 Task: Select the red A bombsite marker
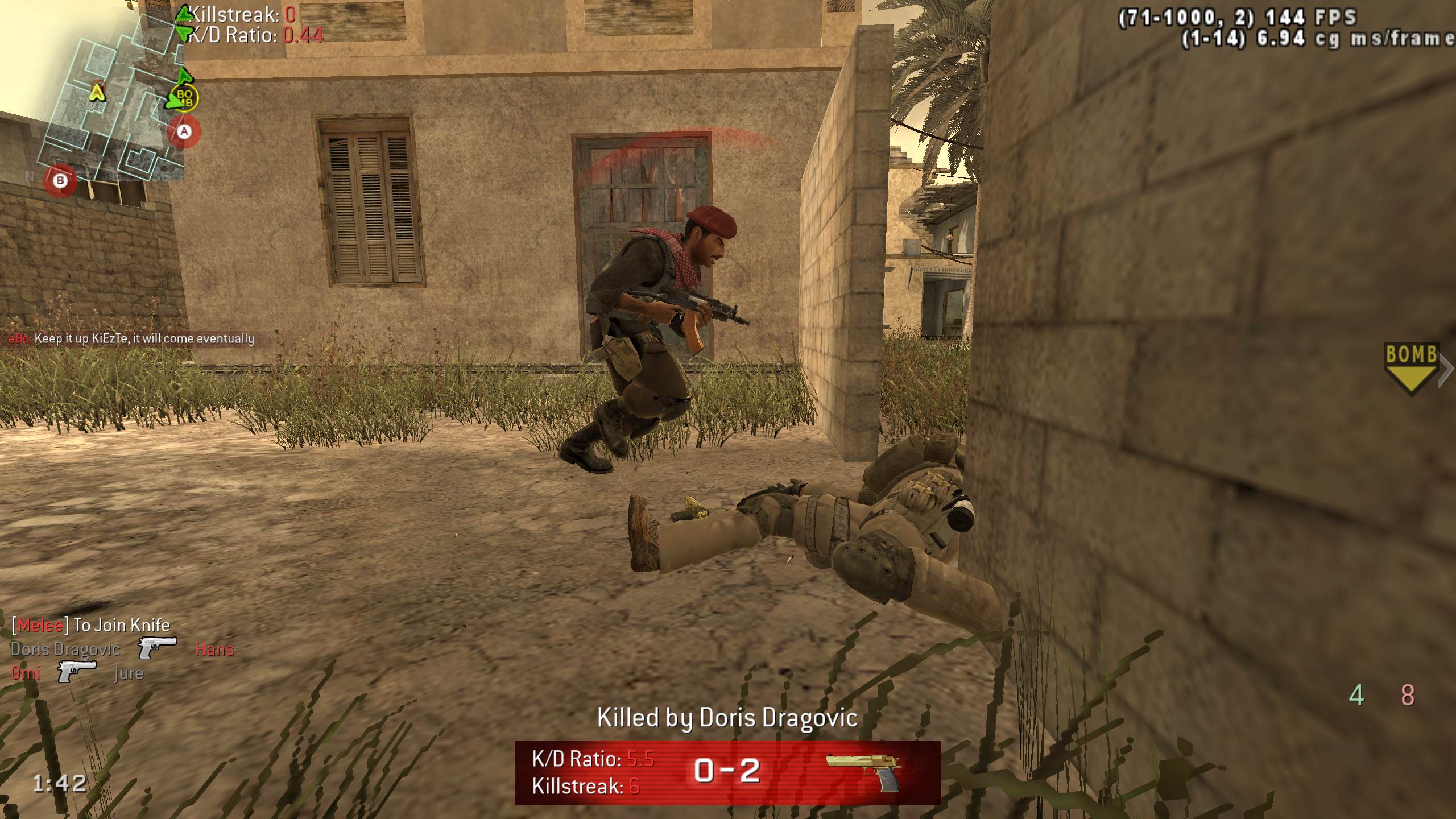click(x=184, y=132)
